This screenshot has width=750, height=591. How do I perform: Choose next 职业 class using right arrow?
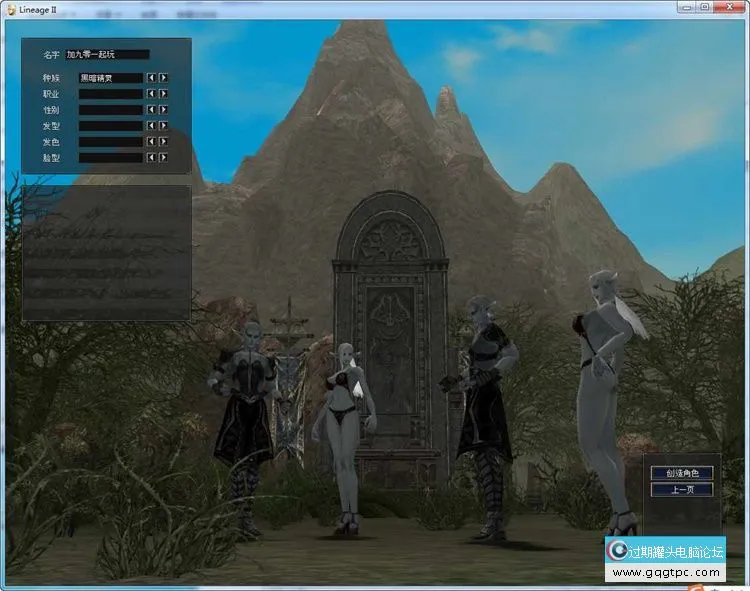pyautogui.click(x=163, y=93)
